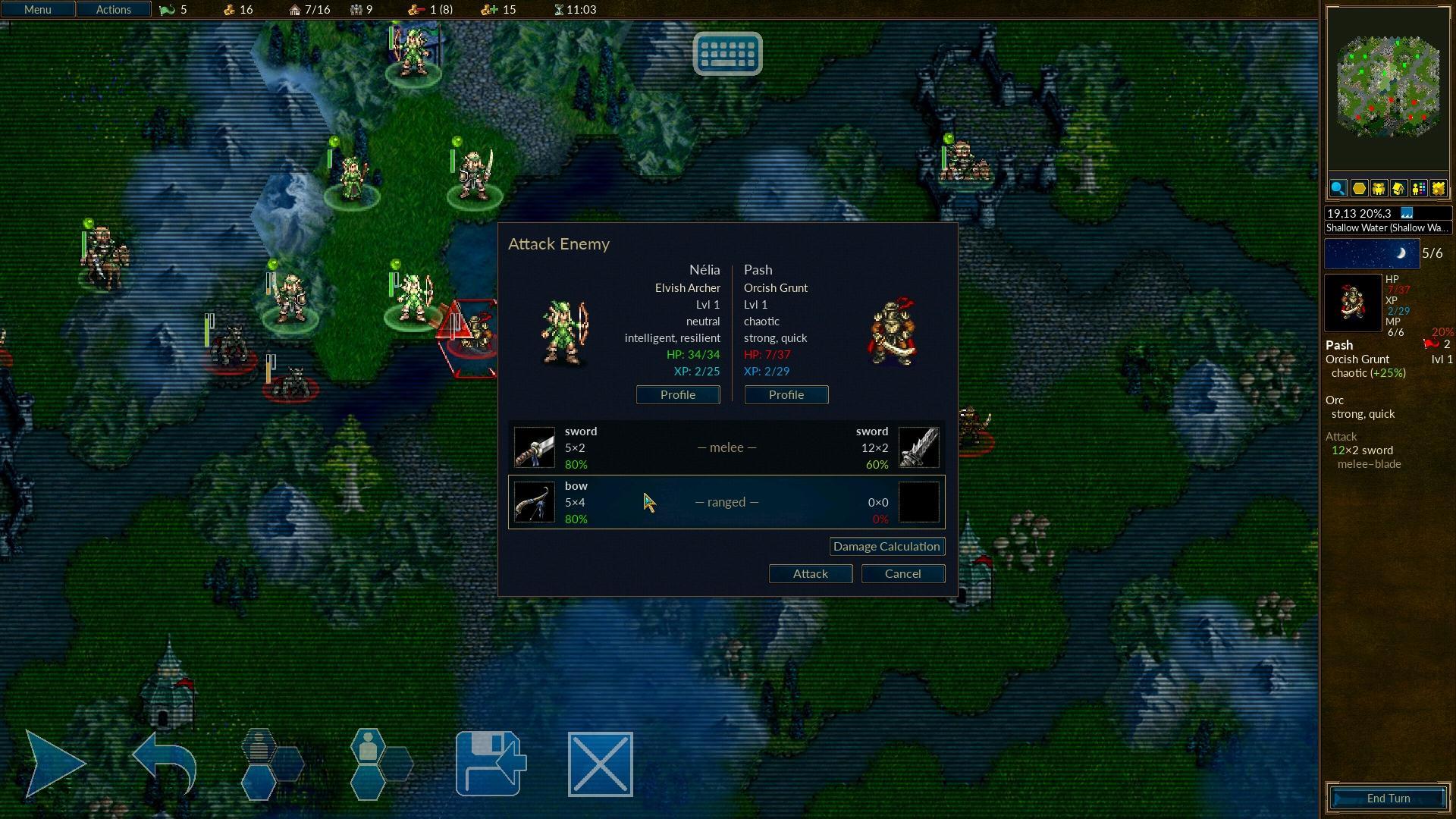Toggle the minimap village house icon
The height and width of the screenshot is (819, 1456).
(x=1398, y=189)
